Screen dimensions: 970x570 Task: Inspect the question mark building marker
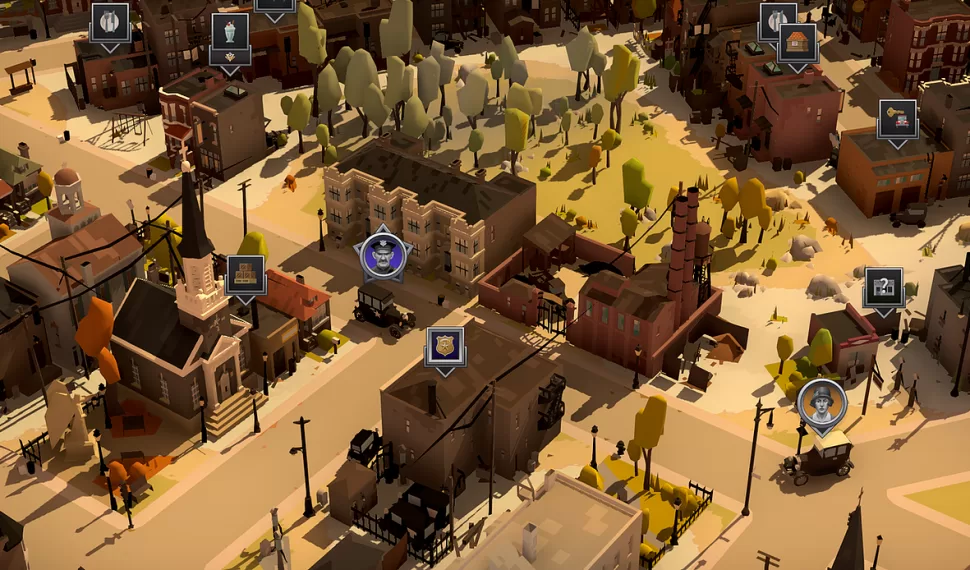[883, 287]
